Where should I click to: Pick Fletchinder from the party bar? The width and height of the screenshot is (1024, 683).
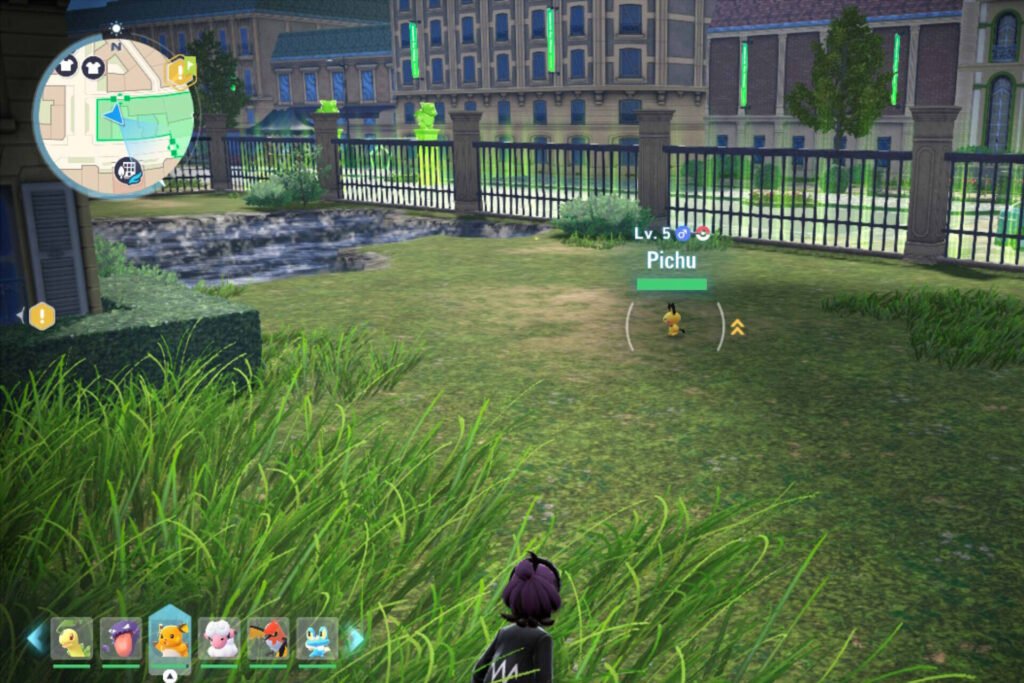coord(268,638)
